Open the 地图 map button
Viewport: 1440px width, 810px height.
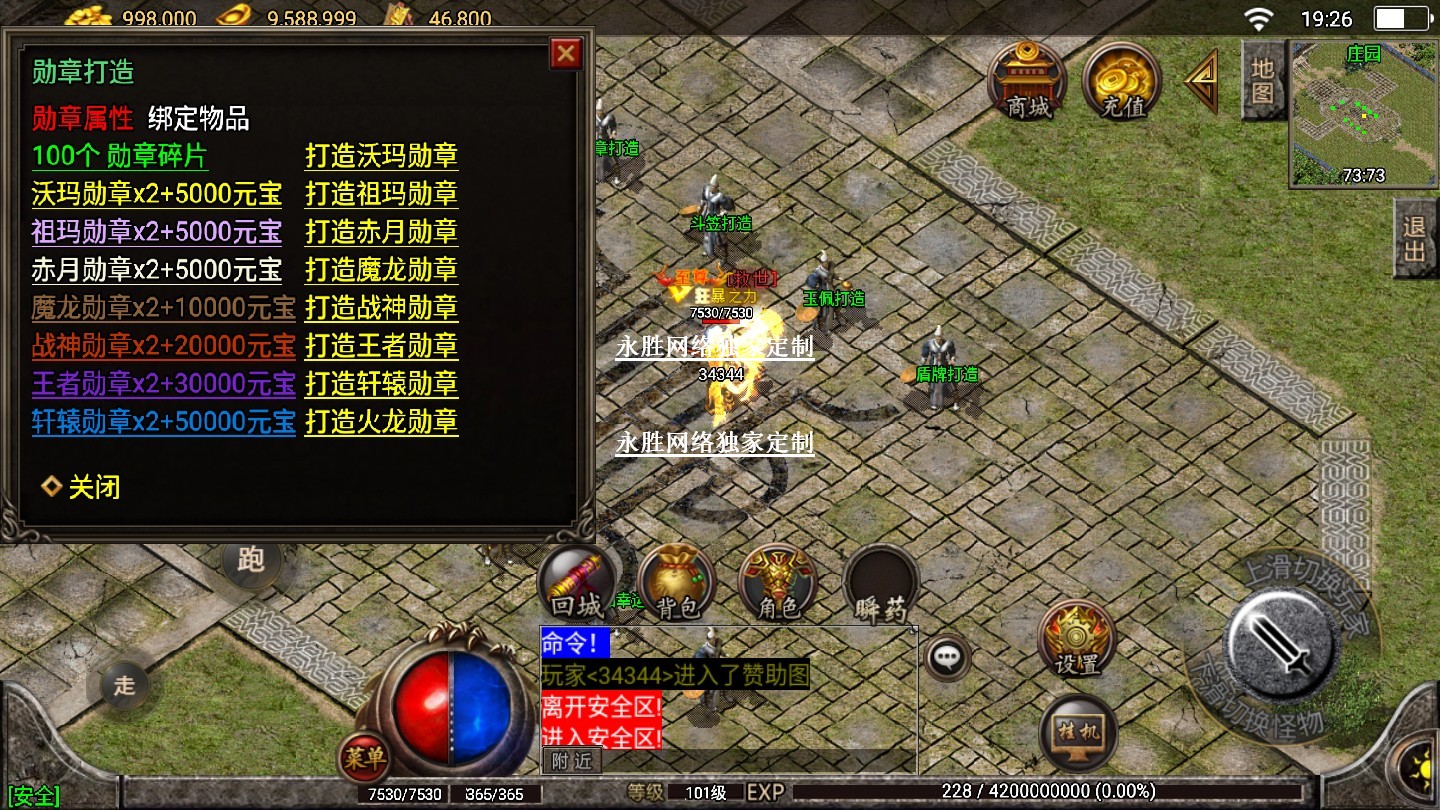click(1262, 80)
